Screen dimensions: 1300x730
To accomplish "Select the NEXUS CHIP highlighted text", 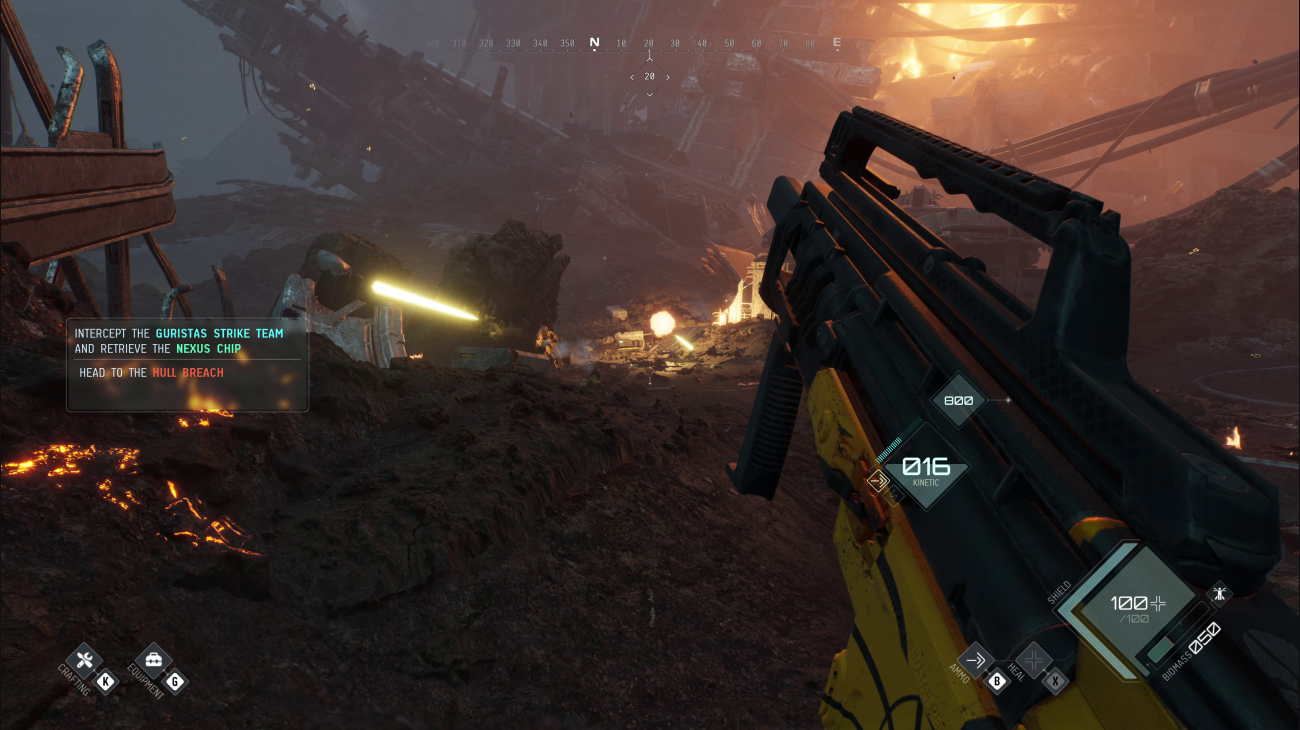I will pos(211,348).
